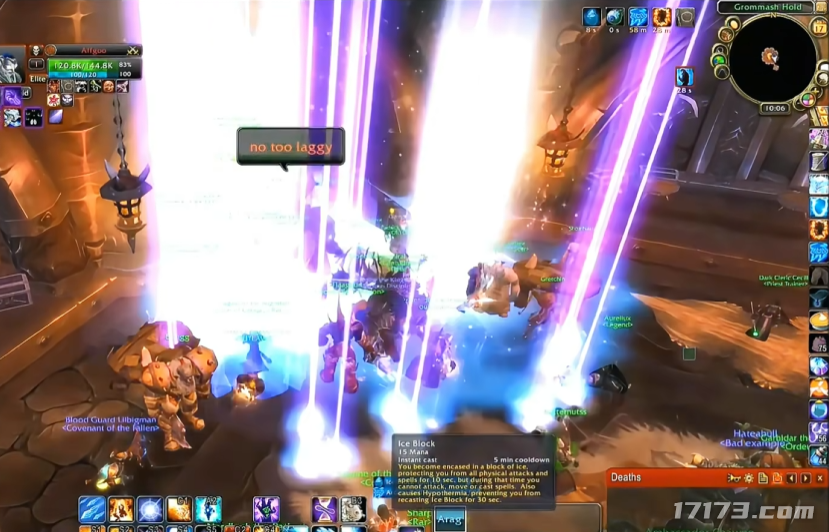Click the multicolored round minimap button
The height and width of the screenshot is (532, 829).
(x=806, y=100)
